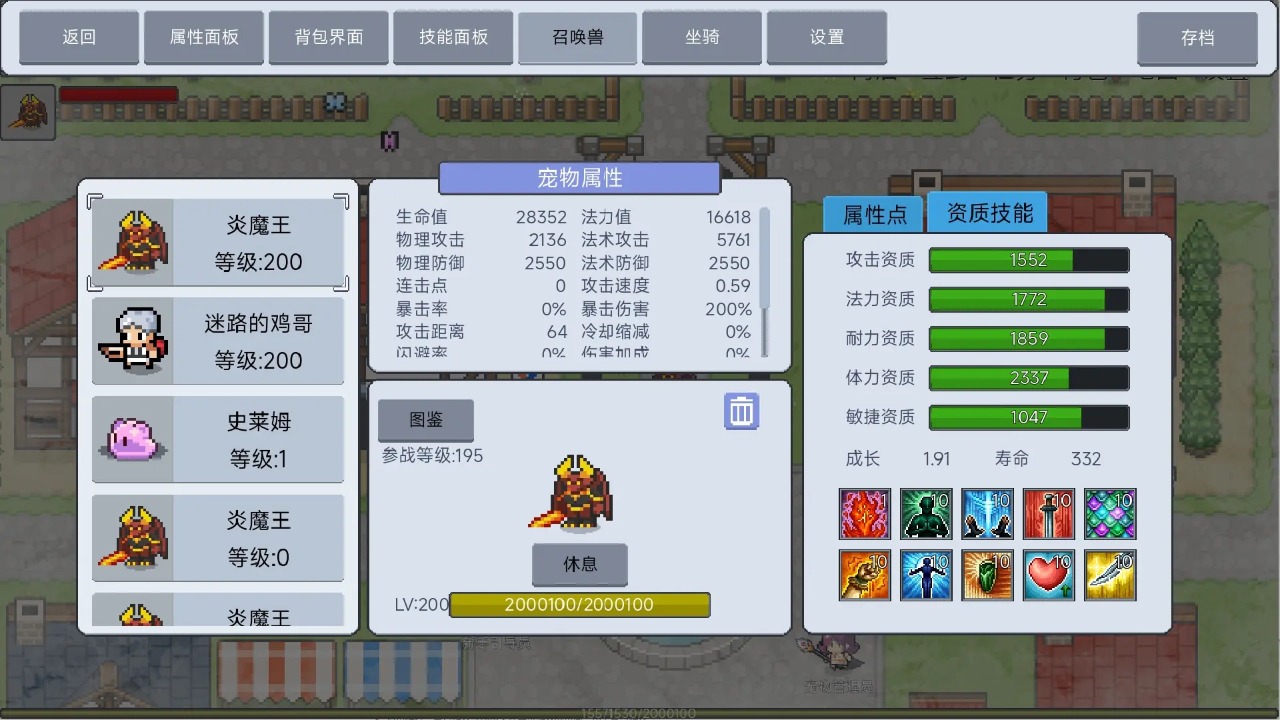Viewport: 1280px width, 720px height.
Task: Open the green meditation figure skill
Action: (x=926, y=513)
